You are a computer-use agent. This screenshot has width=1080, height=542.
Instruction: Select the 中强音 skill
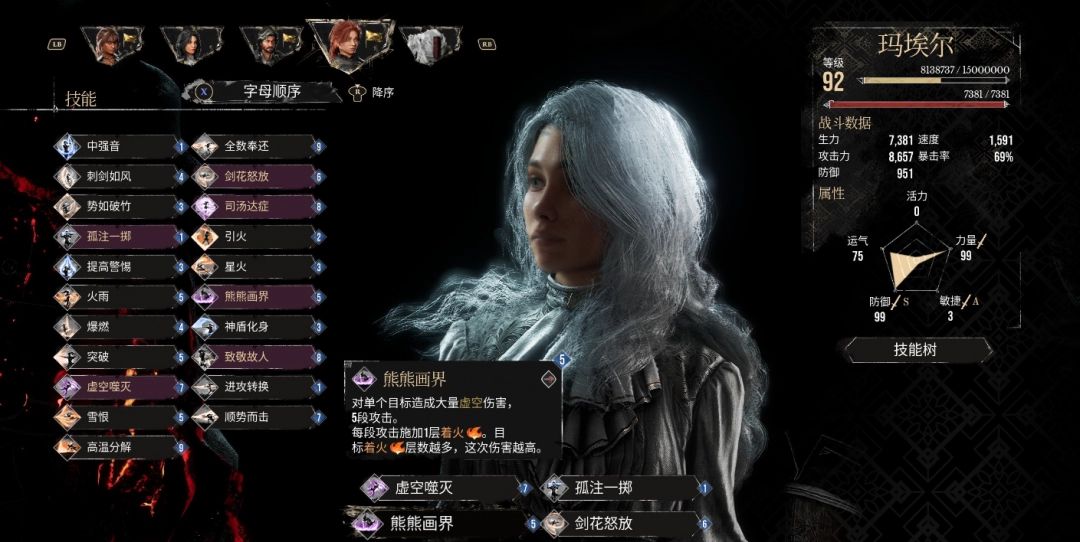pos(119,146)
